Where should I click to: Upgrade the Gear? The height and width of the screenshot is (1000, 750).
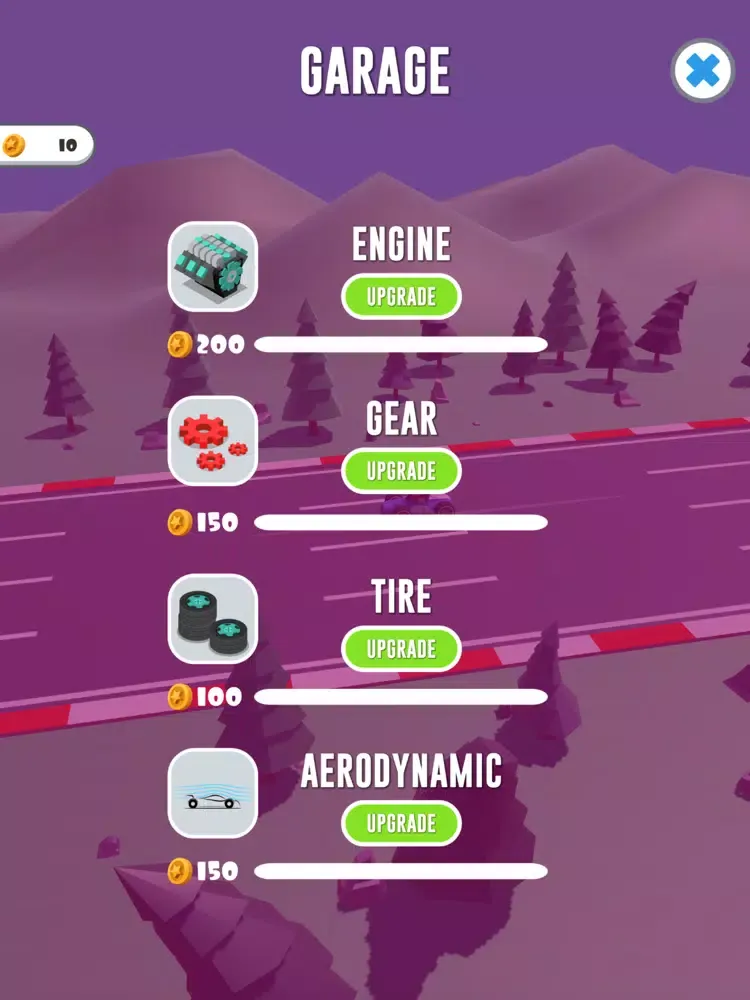(x=401, y=471)
